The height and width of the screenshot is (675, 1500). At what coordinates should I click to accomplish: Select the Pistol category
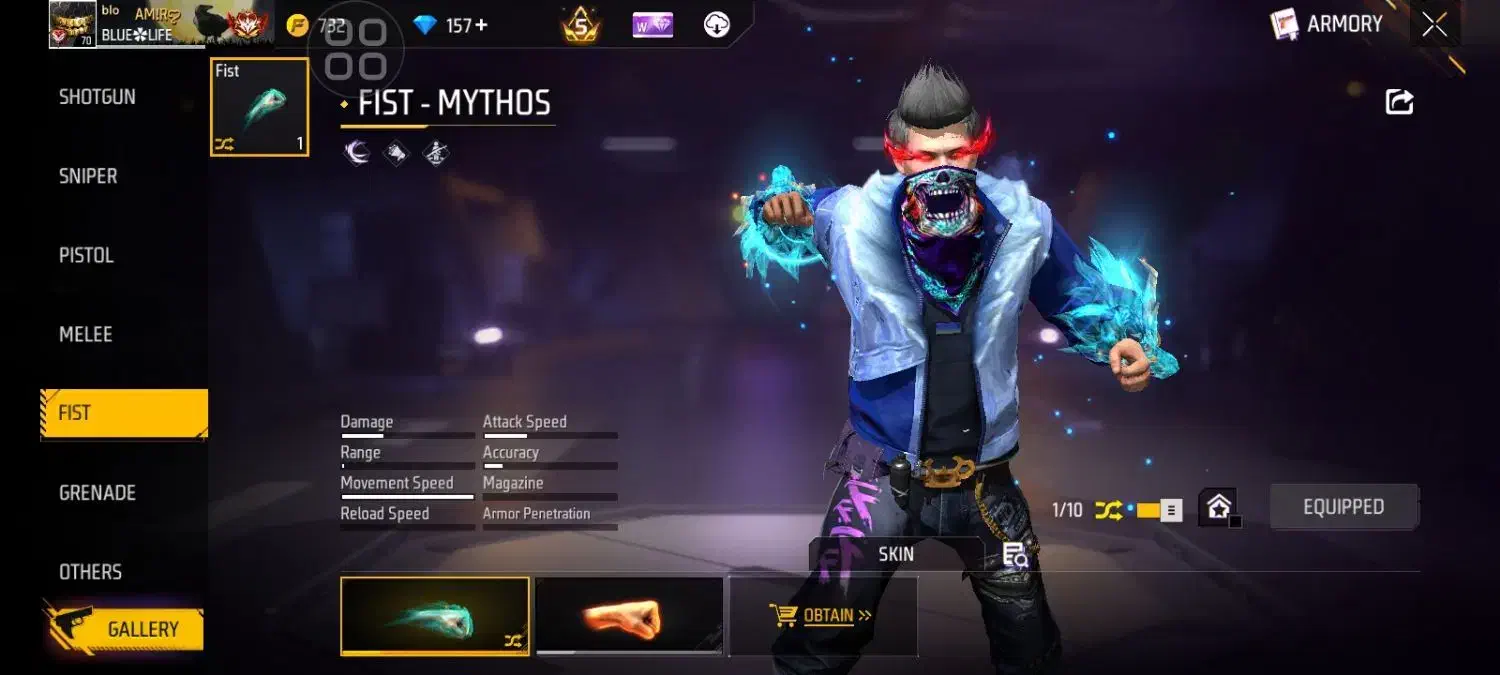click(x=86, y=255)
